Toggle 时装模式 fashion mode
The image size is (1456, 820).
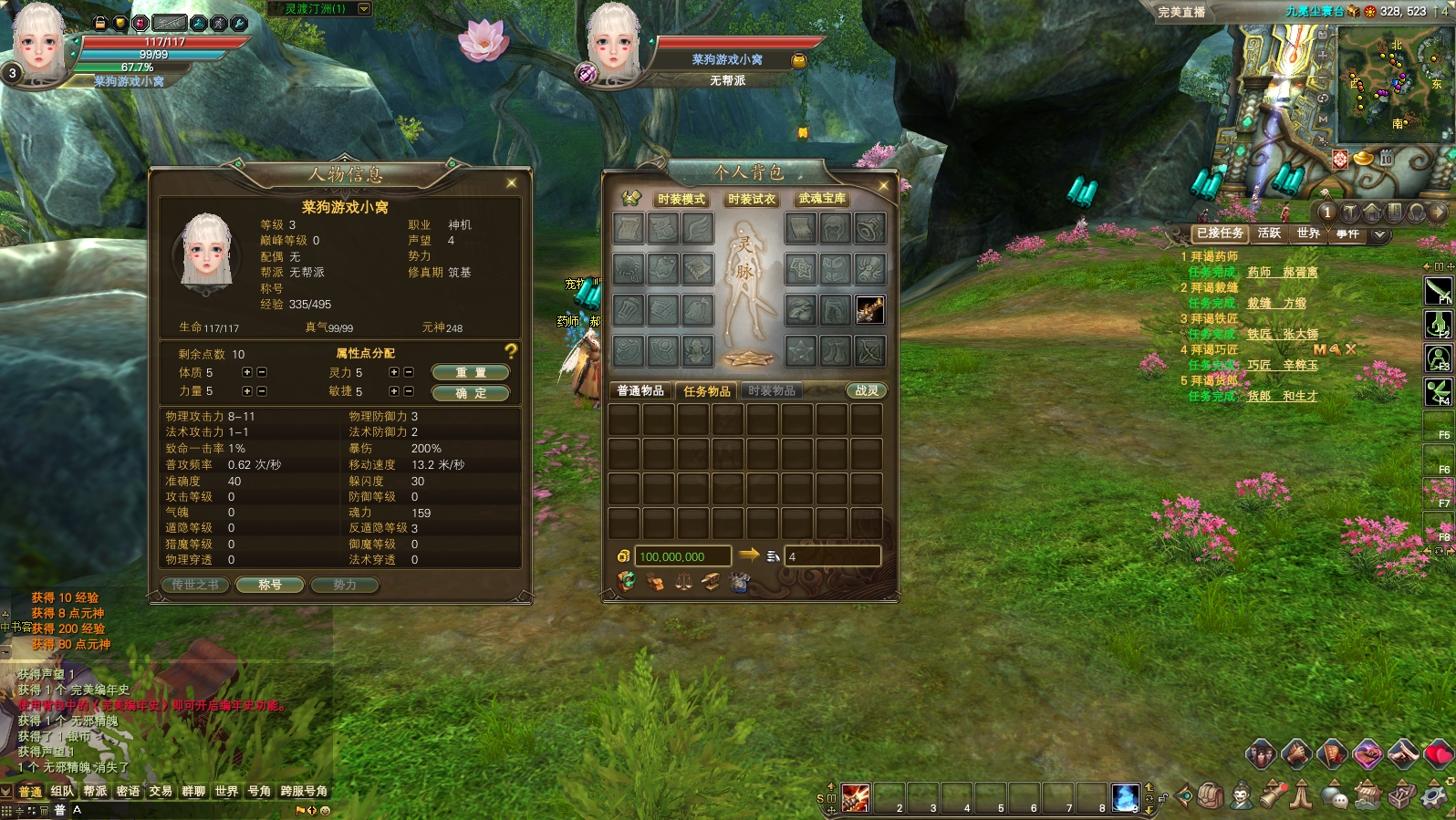[x=681, y=199]
